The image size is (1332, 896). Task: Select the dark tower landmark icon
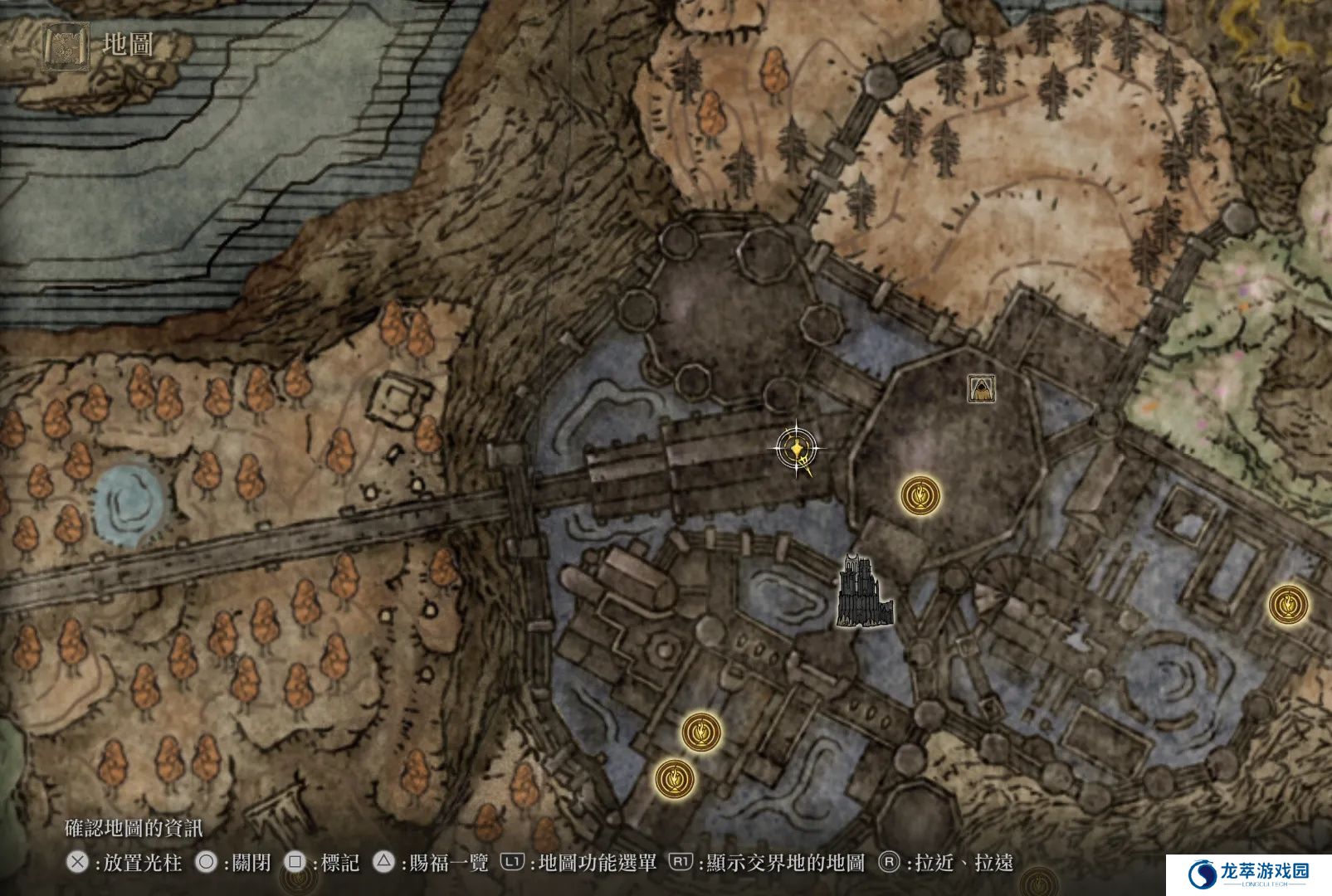(865, 592)
